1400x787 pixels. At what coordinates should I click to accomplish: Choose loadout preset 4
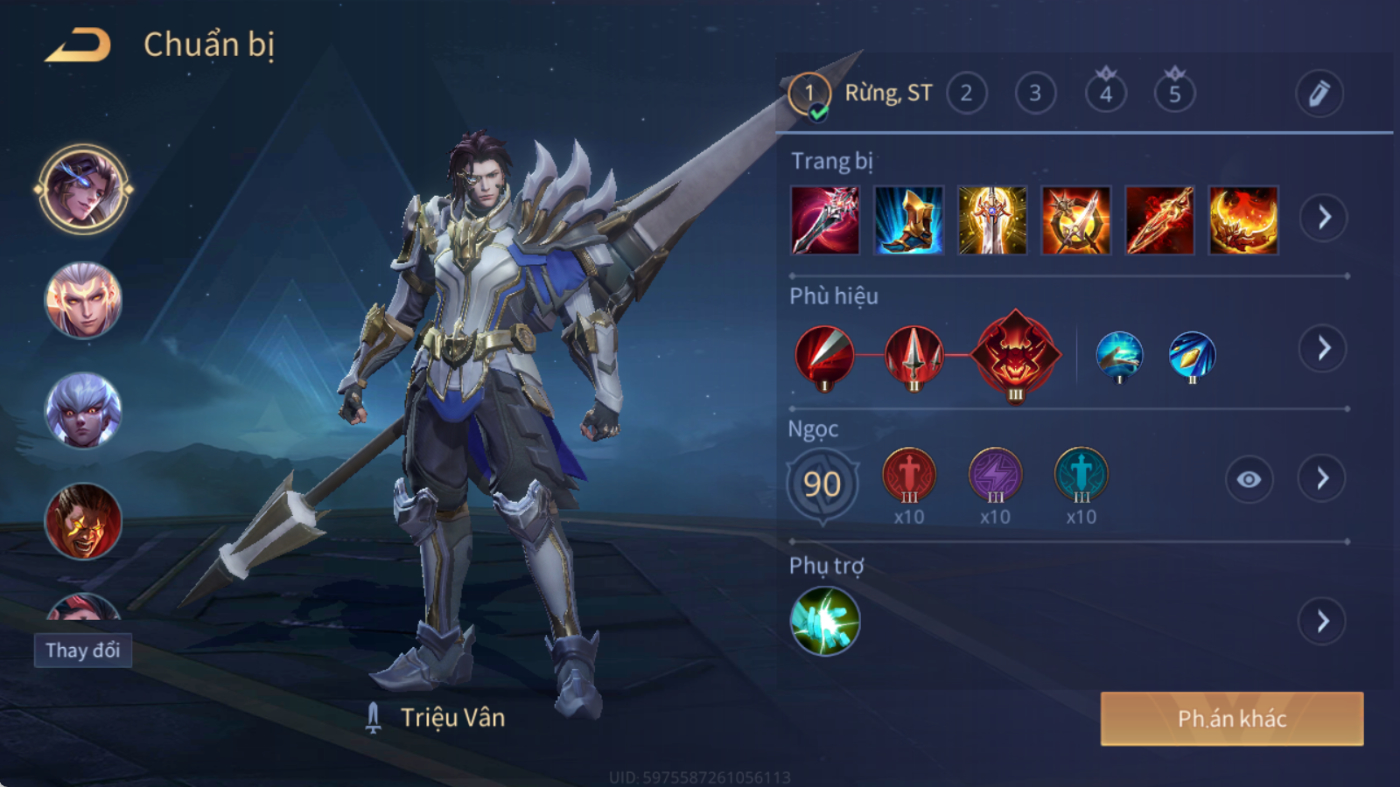[x=1105, y=94]
